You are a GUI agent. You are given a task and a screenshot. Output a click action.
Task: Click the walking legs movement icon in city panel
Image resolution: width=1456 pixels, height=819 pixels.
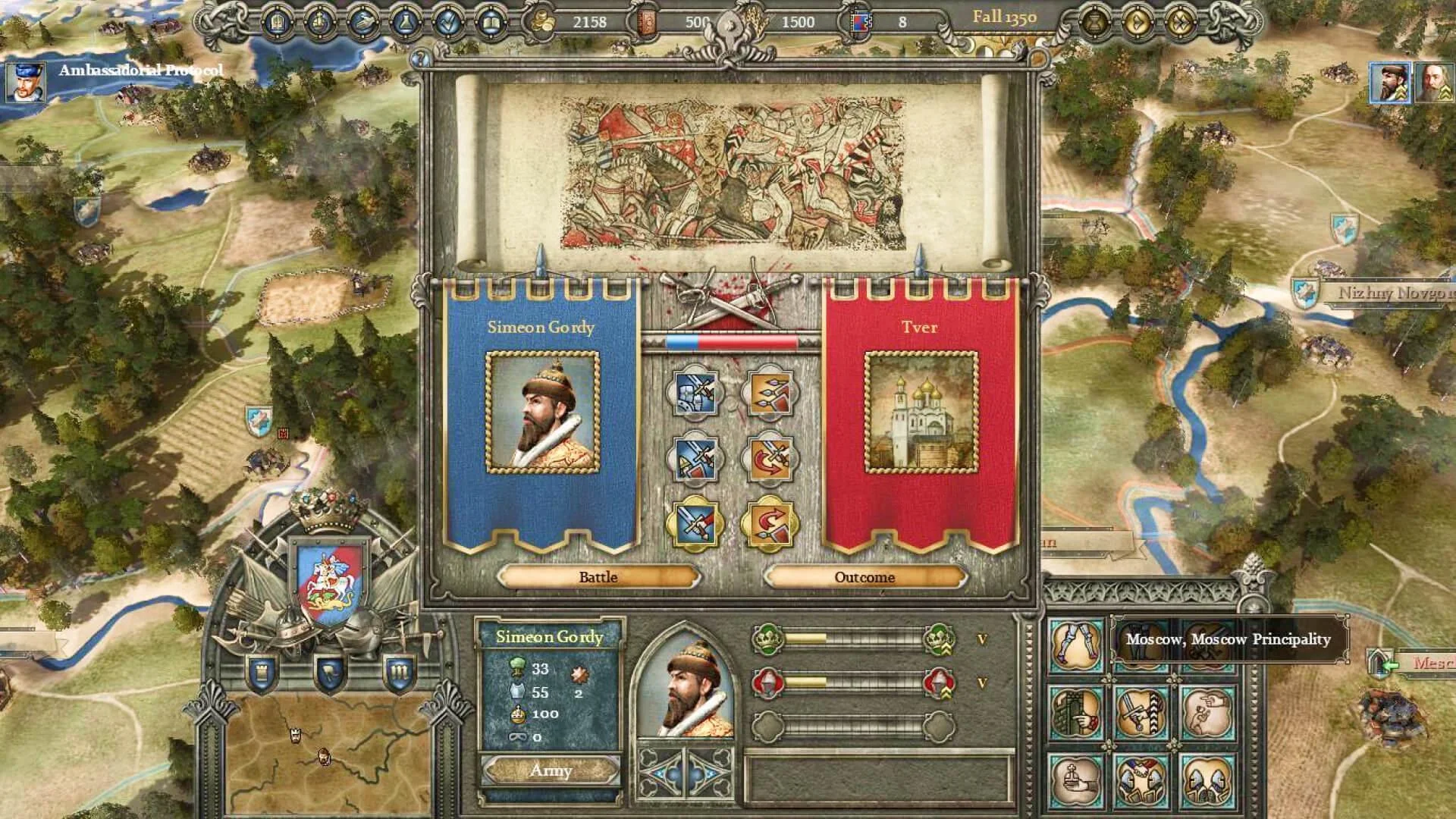click(1077, 644)
